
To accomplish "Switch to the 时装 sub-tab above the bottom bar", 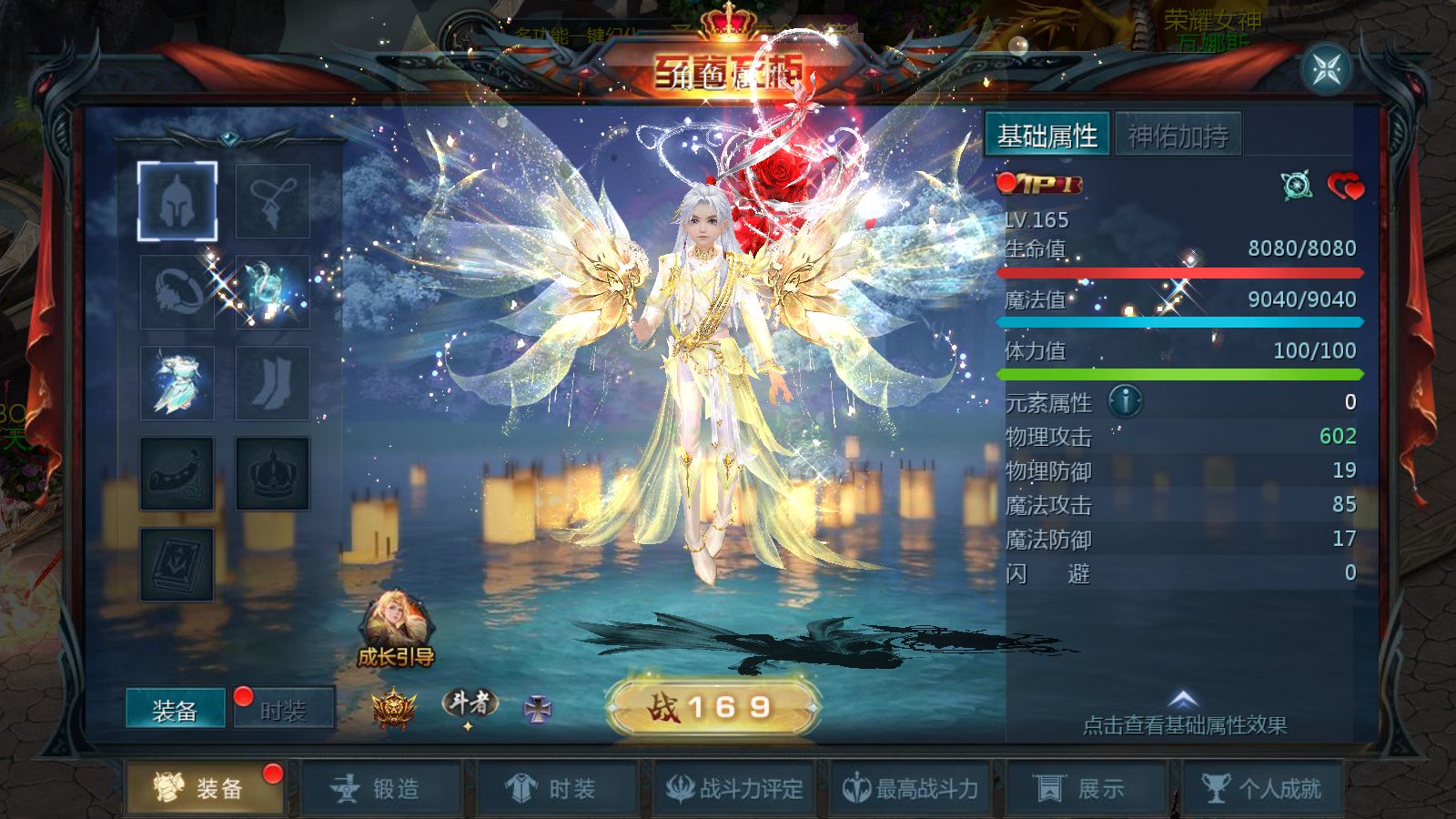I will tap(283, 710).
